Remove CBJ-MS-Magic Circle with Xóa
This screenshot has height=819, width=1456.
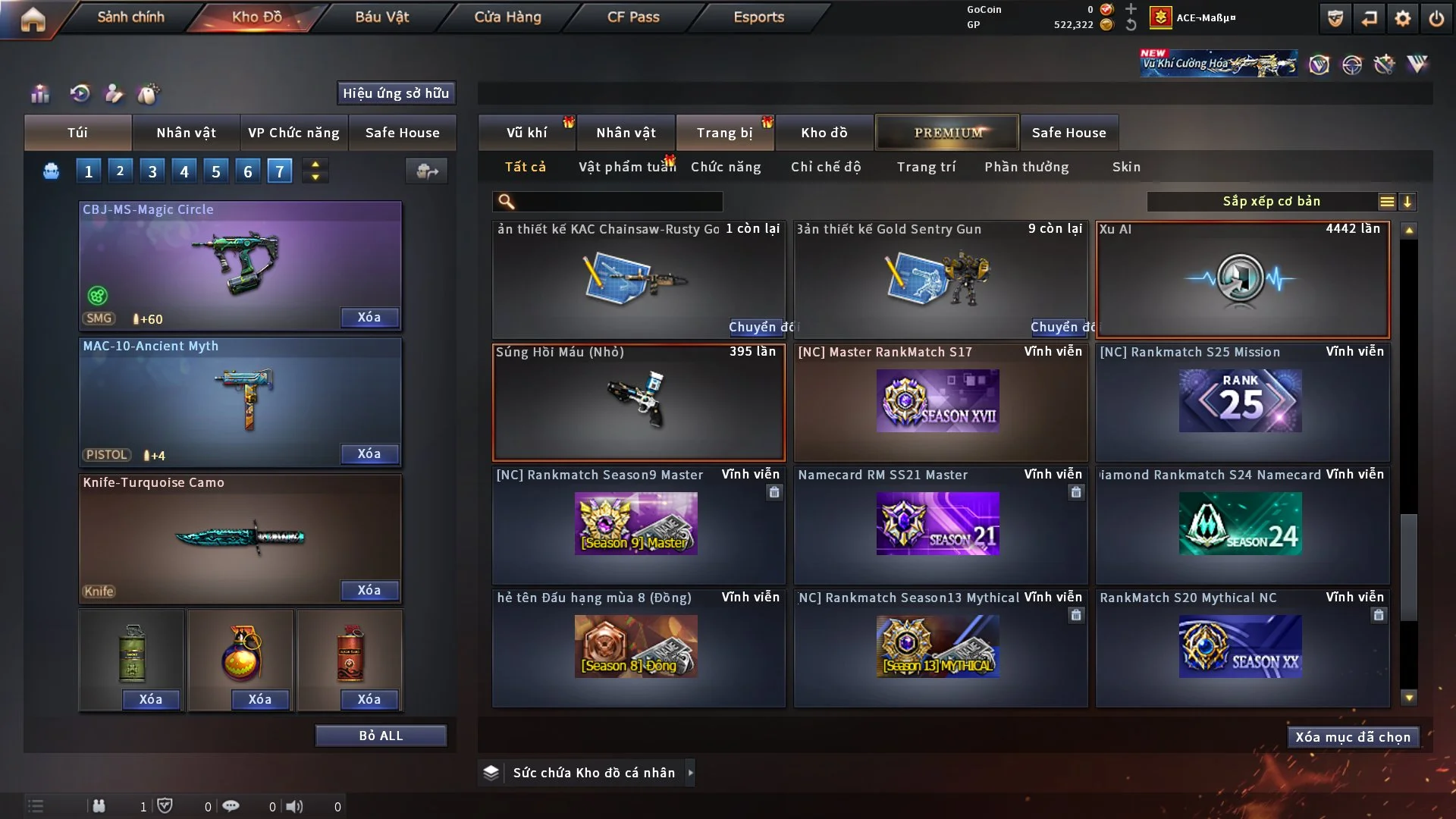(369, 318)
